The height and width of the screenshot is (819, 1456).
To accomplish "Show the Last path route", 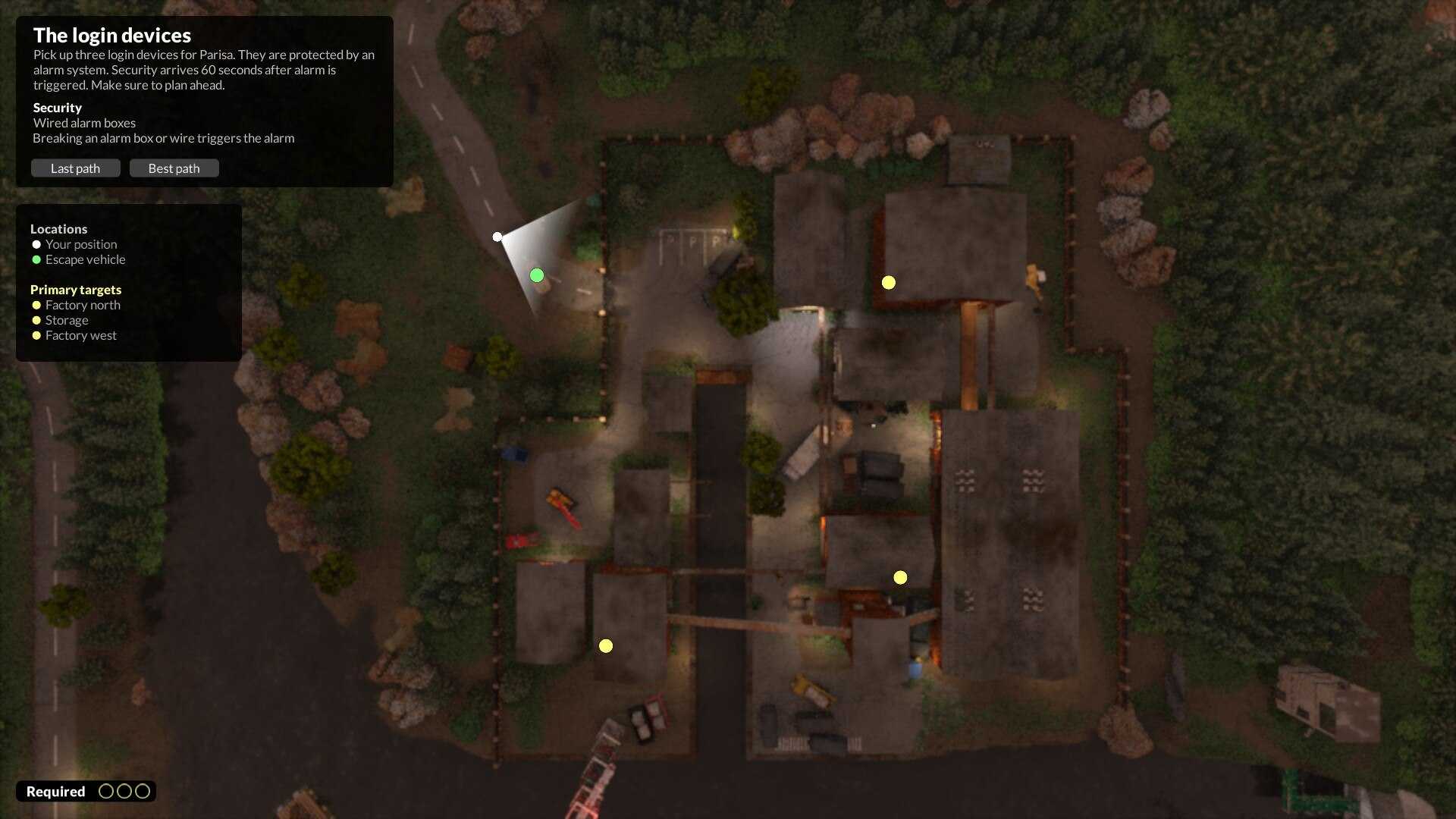I will tap(75, 168).
